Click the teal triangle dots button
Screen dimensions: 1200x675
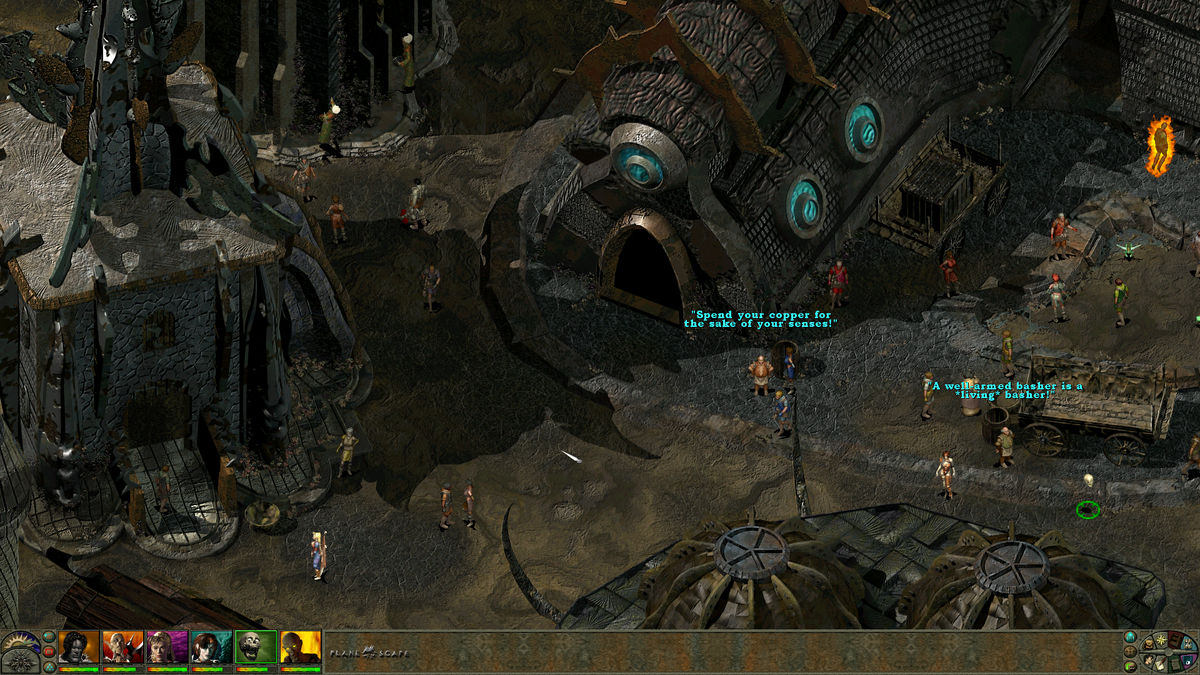point(49,668)
